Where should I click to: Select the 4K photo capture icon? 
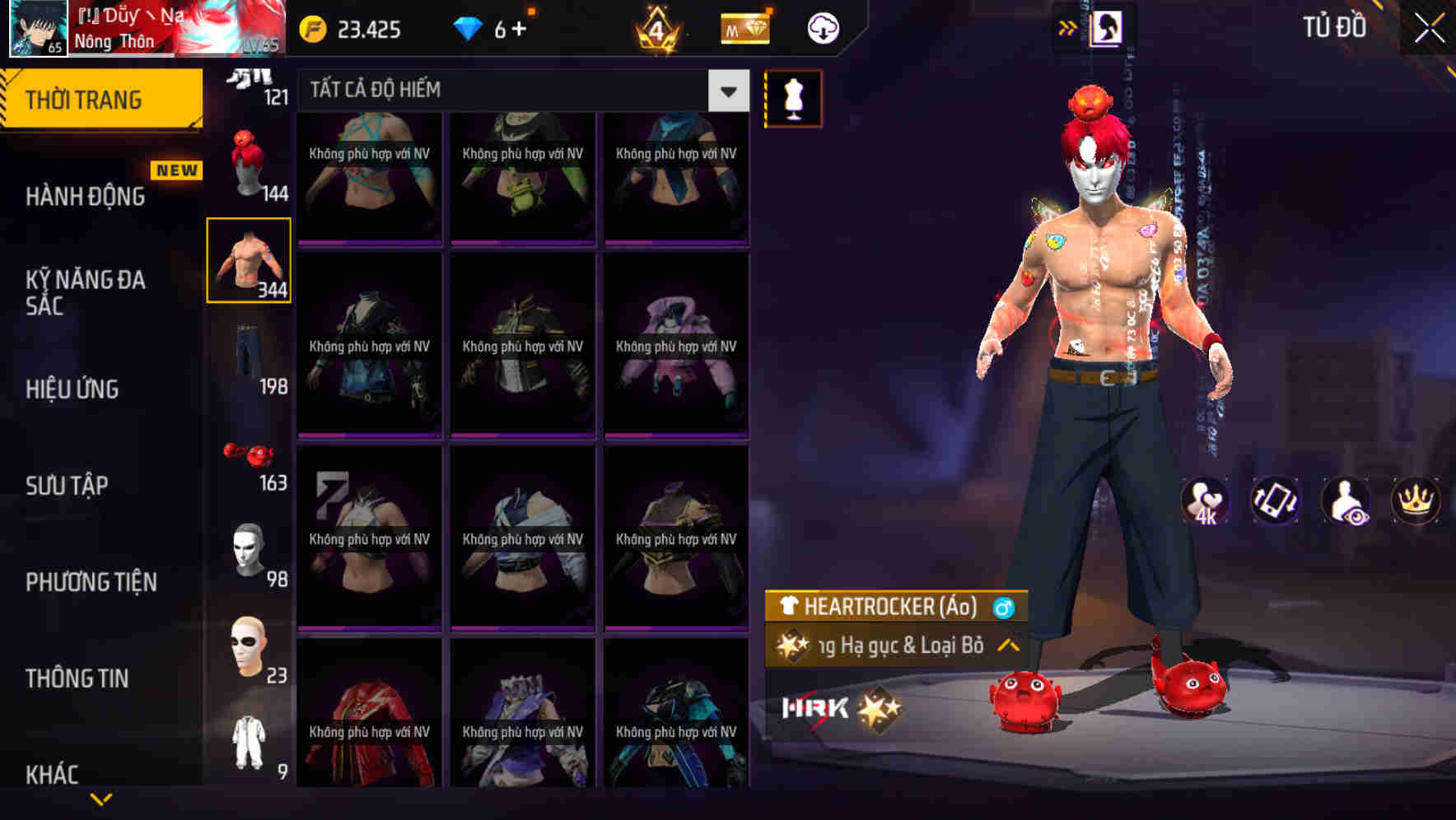tap(1206, 501)
